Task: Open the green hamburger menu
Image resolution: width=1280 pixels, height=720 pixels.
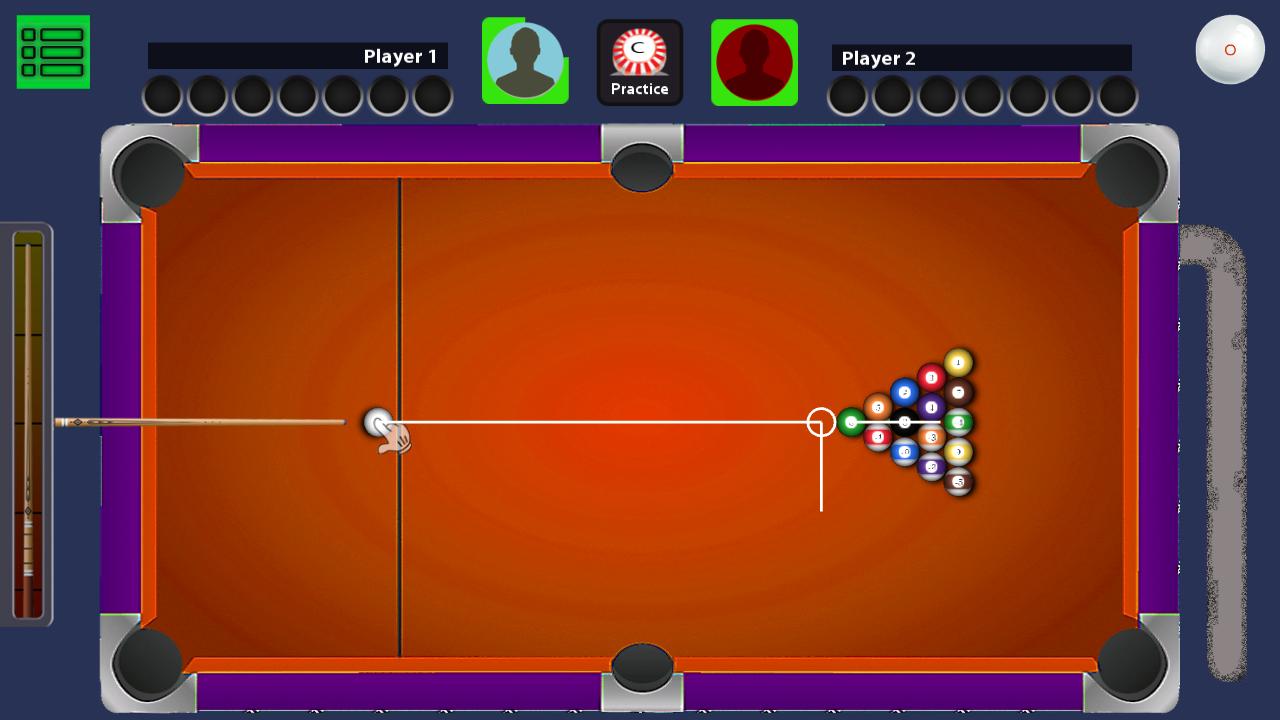Action: coord(52,52)
